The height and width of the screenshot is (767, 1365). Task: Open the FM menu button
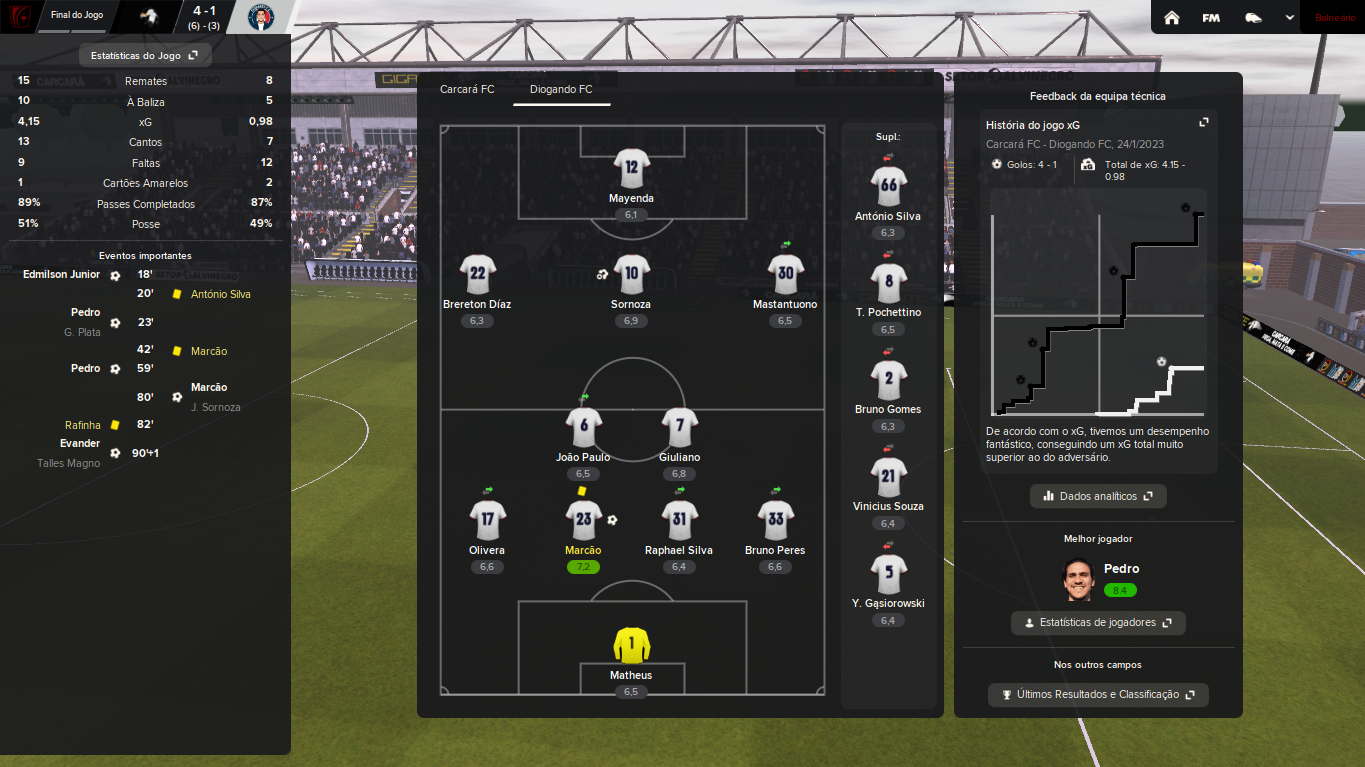pyautogui.click(x=1211, y=17)
